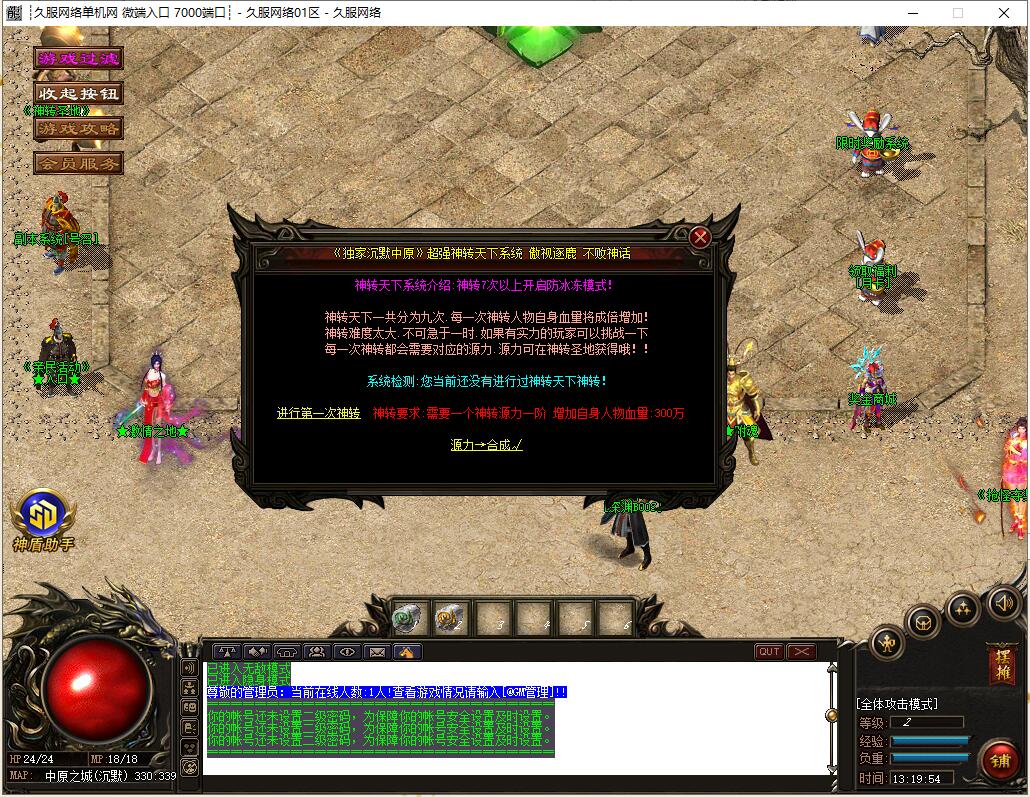
Task: Click the balance scales chat toolbar button
Action: pyautogui.click(x=227, y=652)
